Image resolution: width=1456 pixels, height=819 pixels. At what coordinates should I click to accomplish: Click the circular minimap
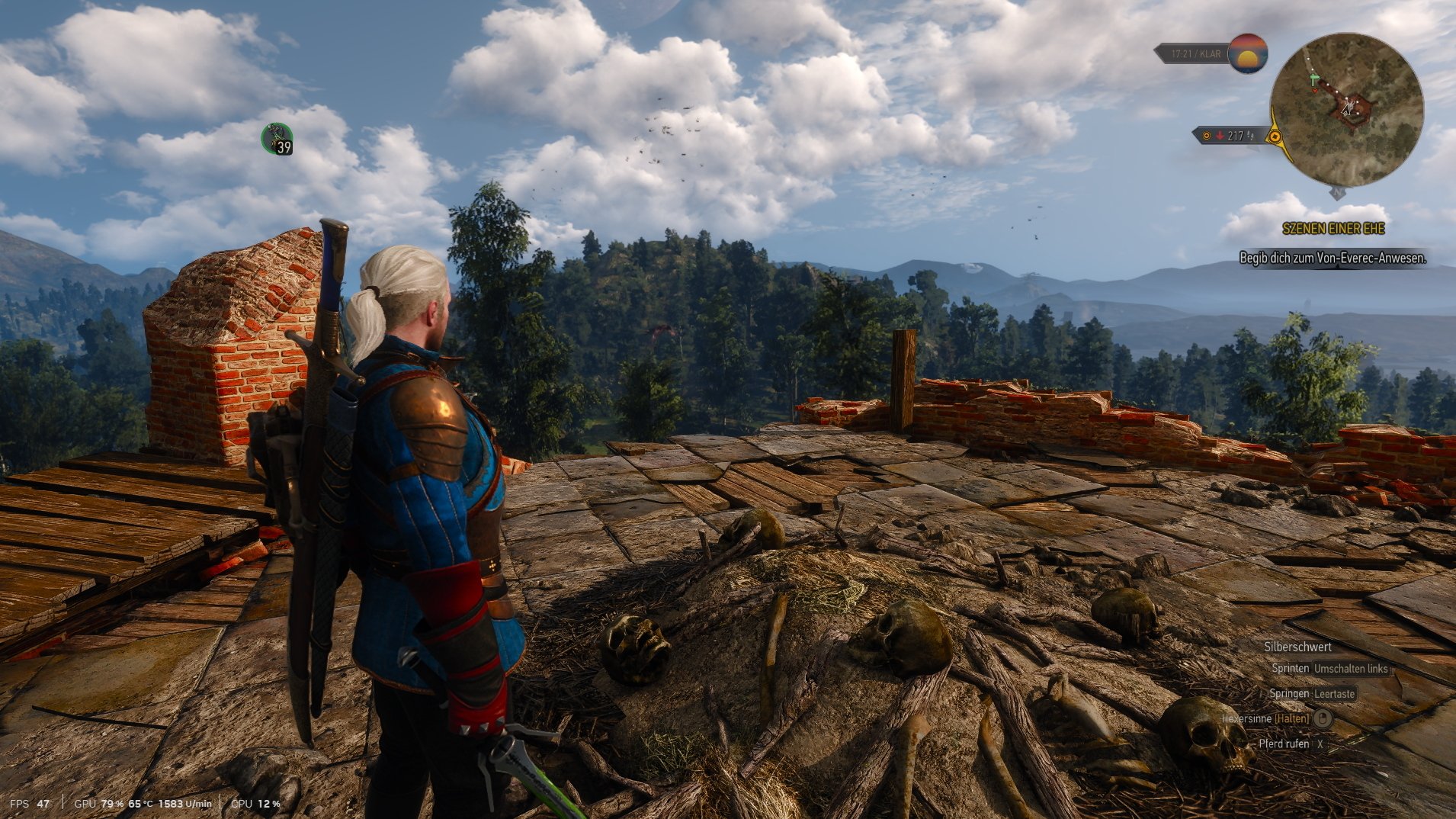coord(1346,110)
